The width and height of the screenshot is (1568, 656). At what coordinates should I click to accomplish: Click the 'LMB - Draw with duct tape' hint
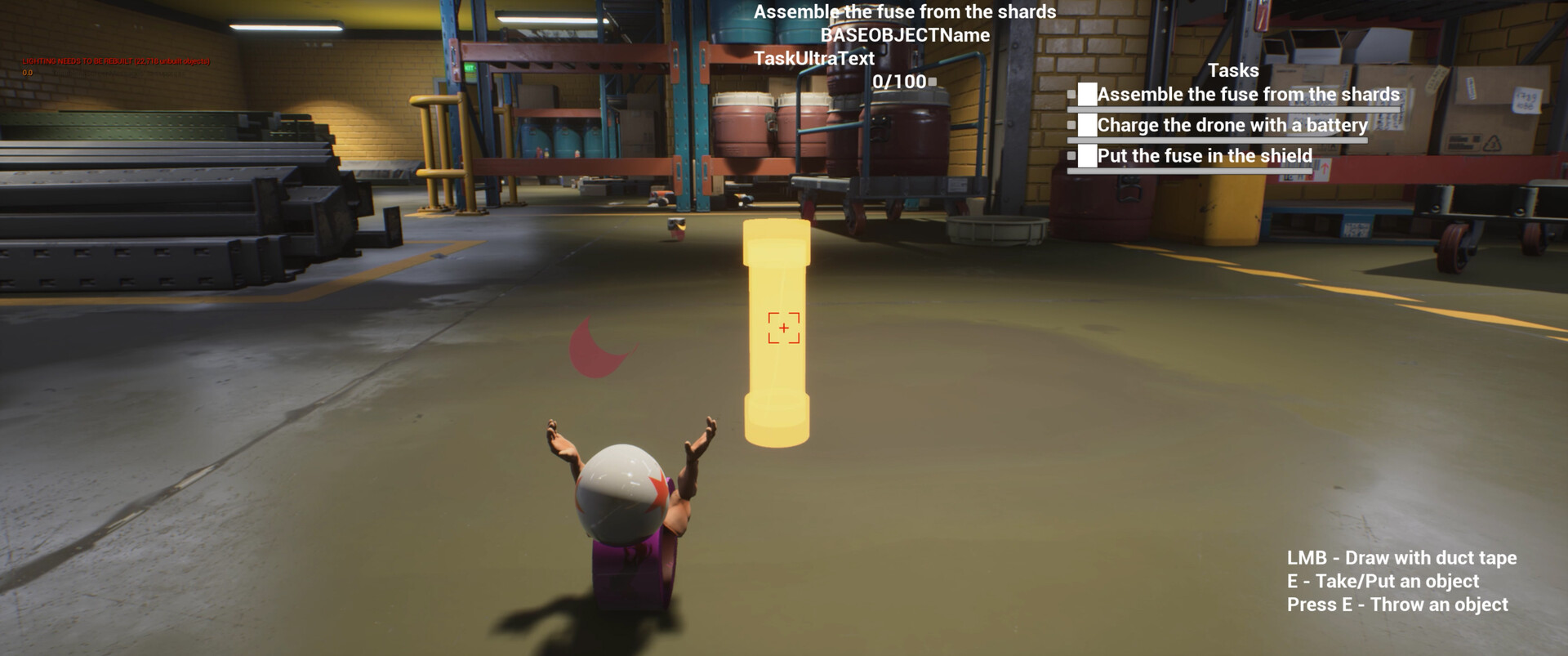[1401, 558]
